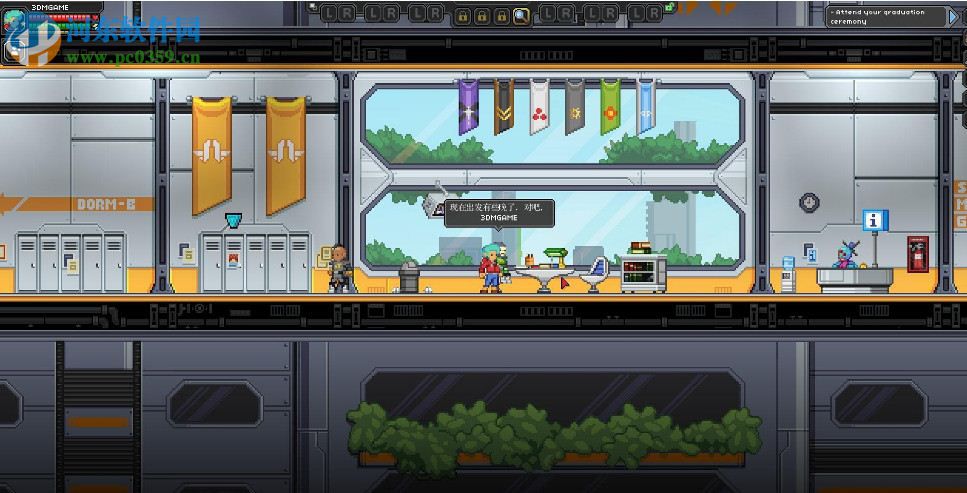
Task: Click the Attend your graduation ceremony quest tracker
Action: coord(885,16)
